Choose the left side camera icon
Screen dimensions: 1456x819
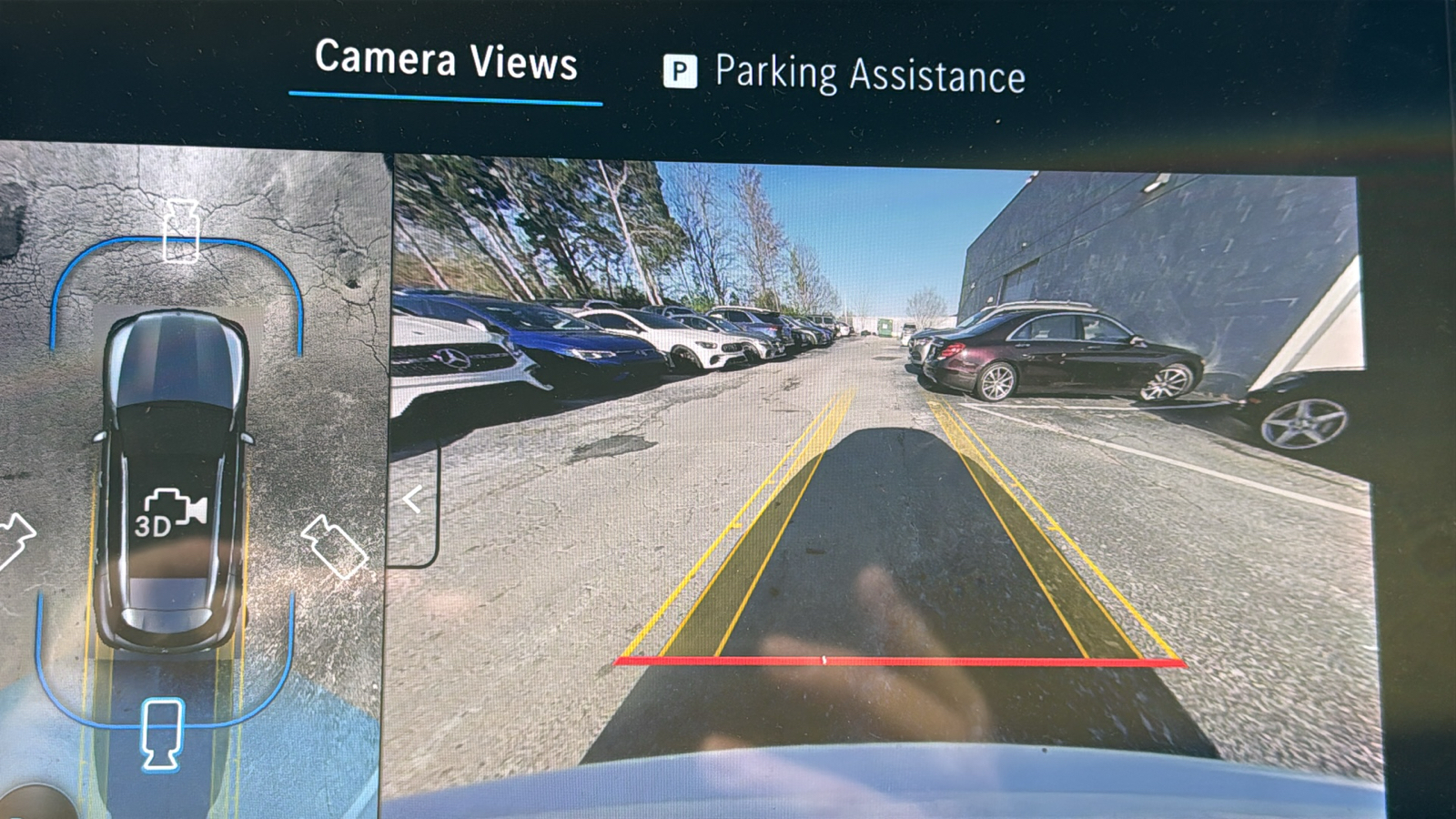click(15, 539)
